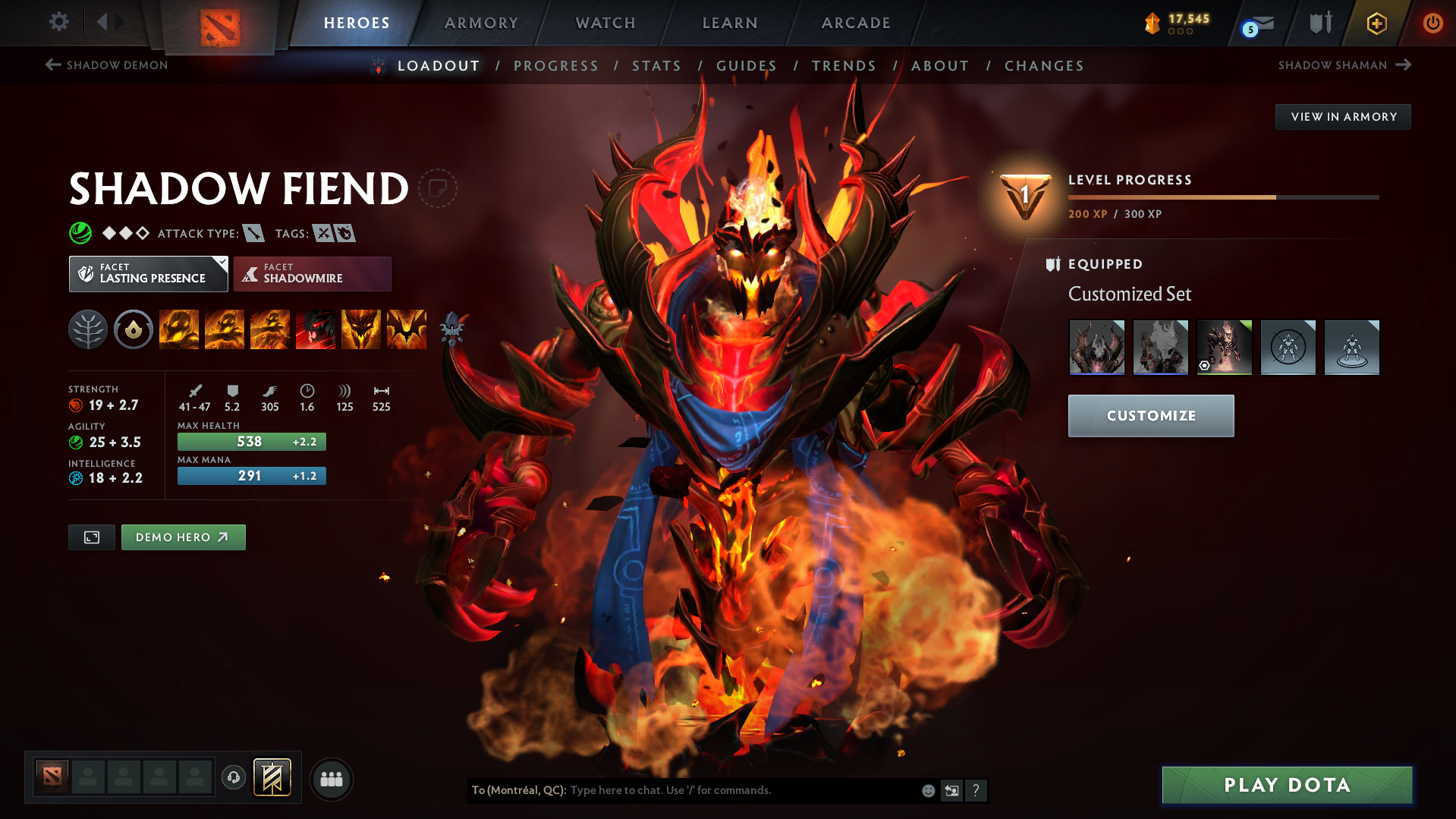The width and height of the screenshot is (1456, 819).
Task: Click the innate ability droplet icon
Action: [x=134, y=329]
